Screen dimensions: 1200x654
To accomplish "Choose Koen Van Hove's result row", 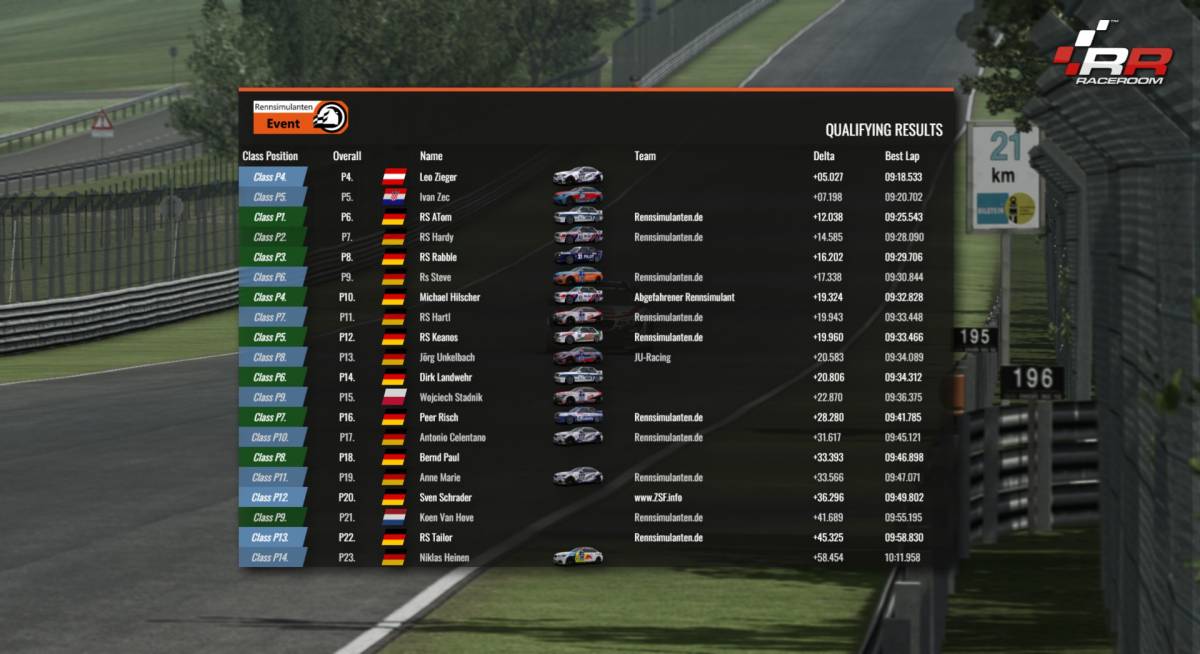I will (446, 517).
